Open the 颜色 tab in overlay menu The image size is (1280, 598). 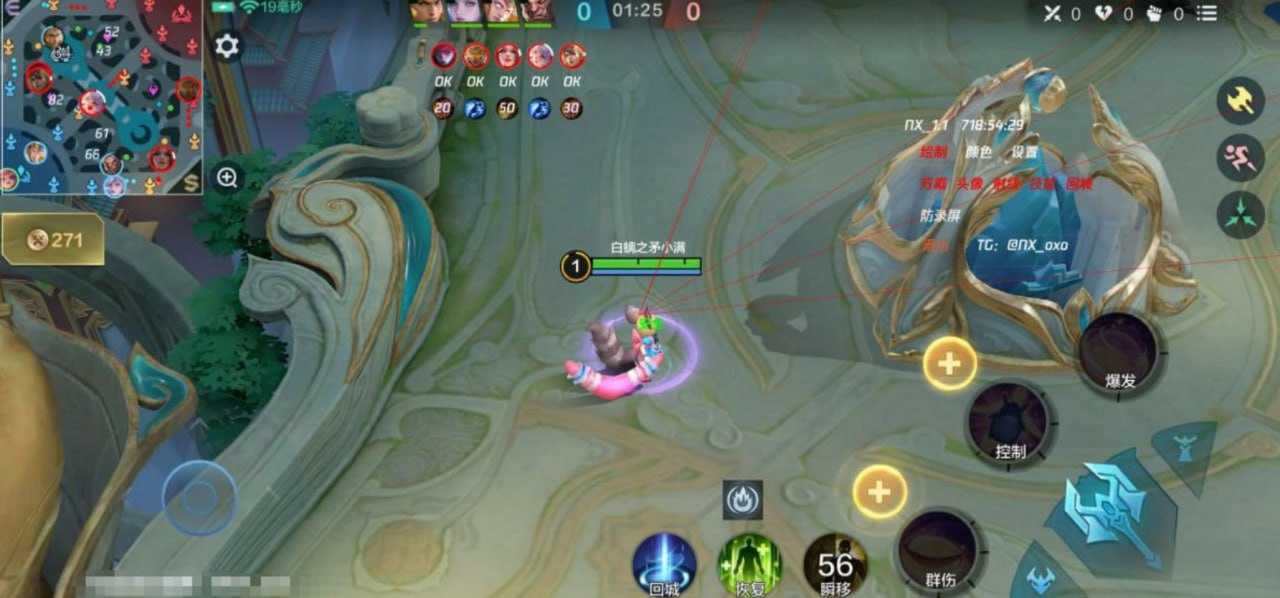978,153
